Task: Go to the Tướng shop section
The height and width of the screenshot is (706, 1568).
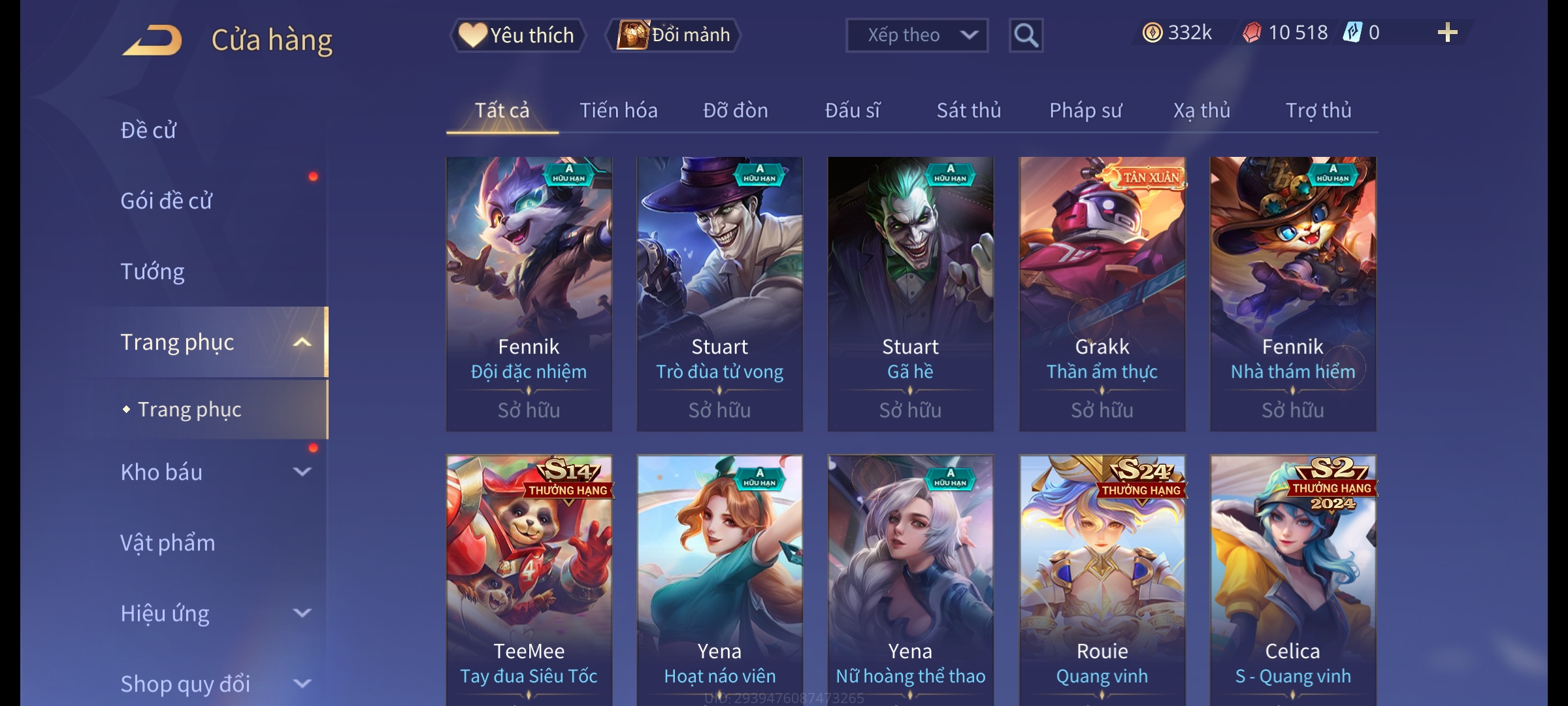Action: click(x=153, y=271)
